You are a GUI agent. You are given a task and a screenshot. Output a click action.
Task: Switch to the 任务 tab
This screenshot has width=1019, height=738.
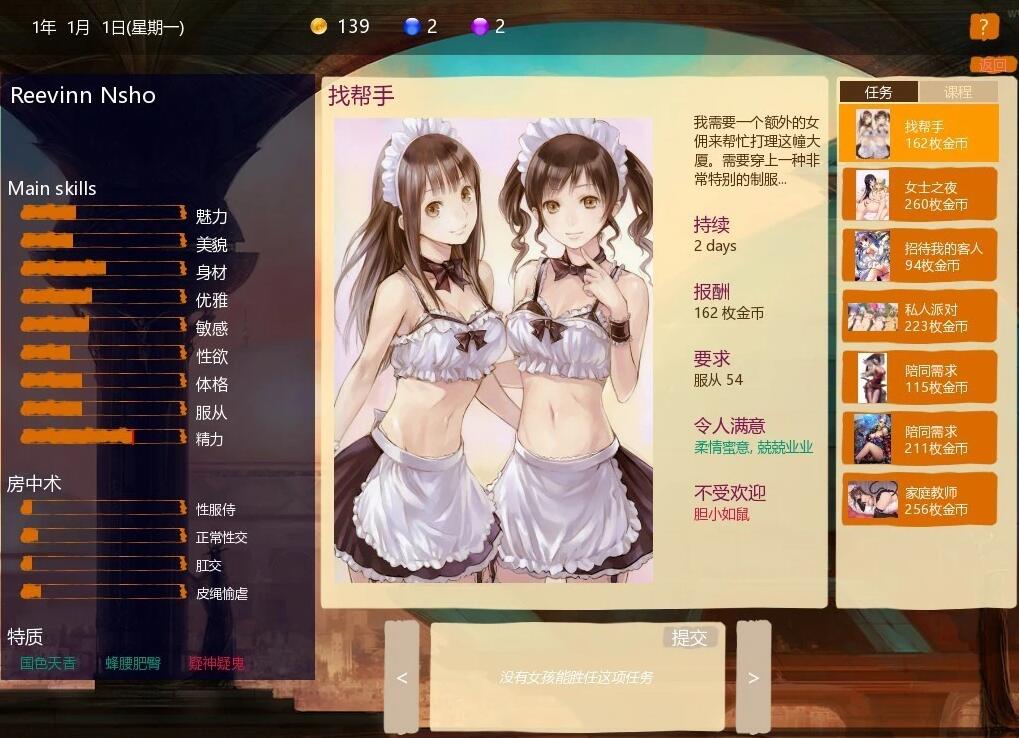coord(878,92)
